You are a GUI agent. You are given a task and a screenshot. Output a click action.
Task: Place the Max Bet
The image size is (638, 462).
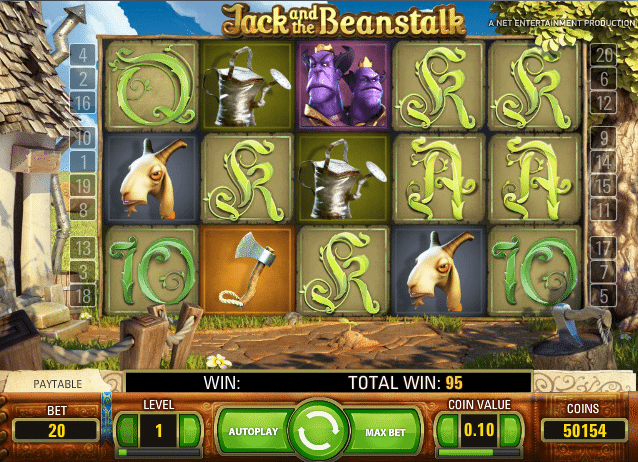point(383,431)
